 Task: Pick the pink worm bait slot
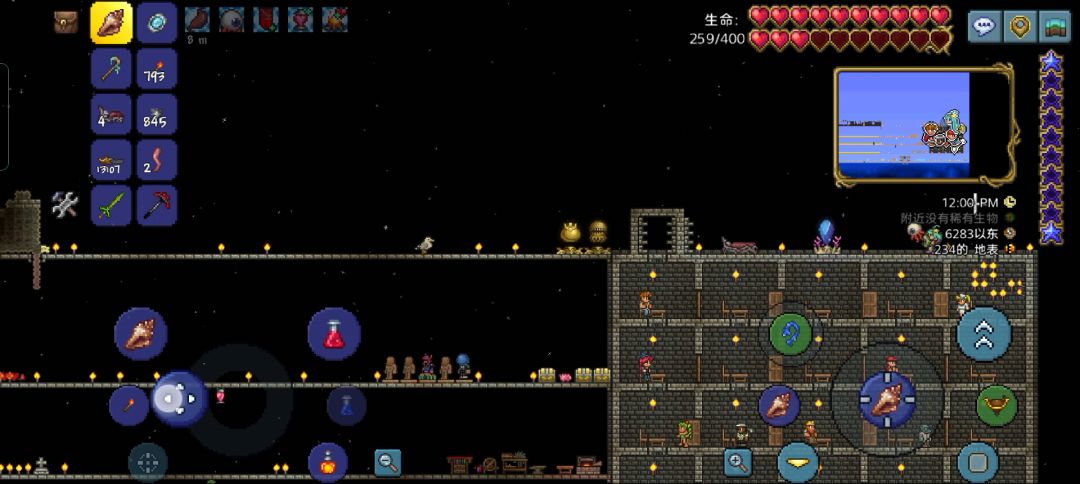(x=156, y=160)
